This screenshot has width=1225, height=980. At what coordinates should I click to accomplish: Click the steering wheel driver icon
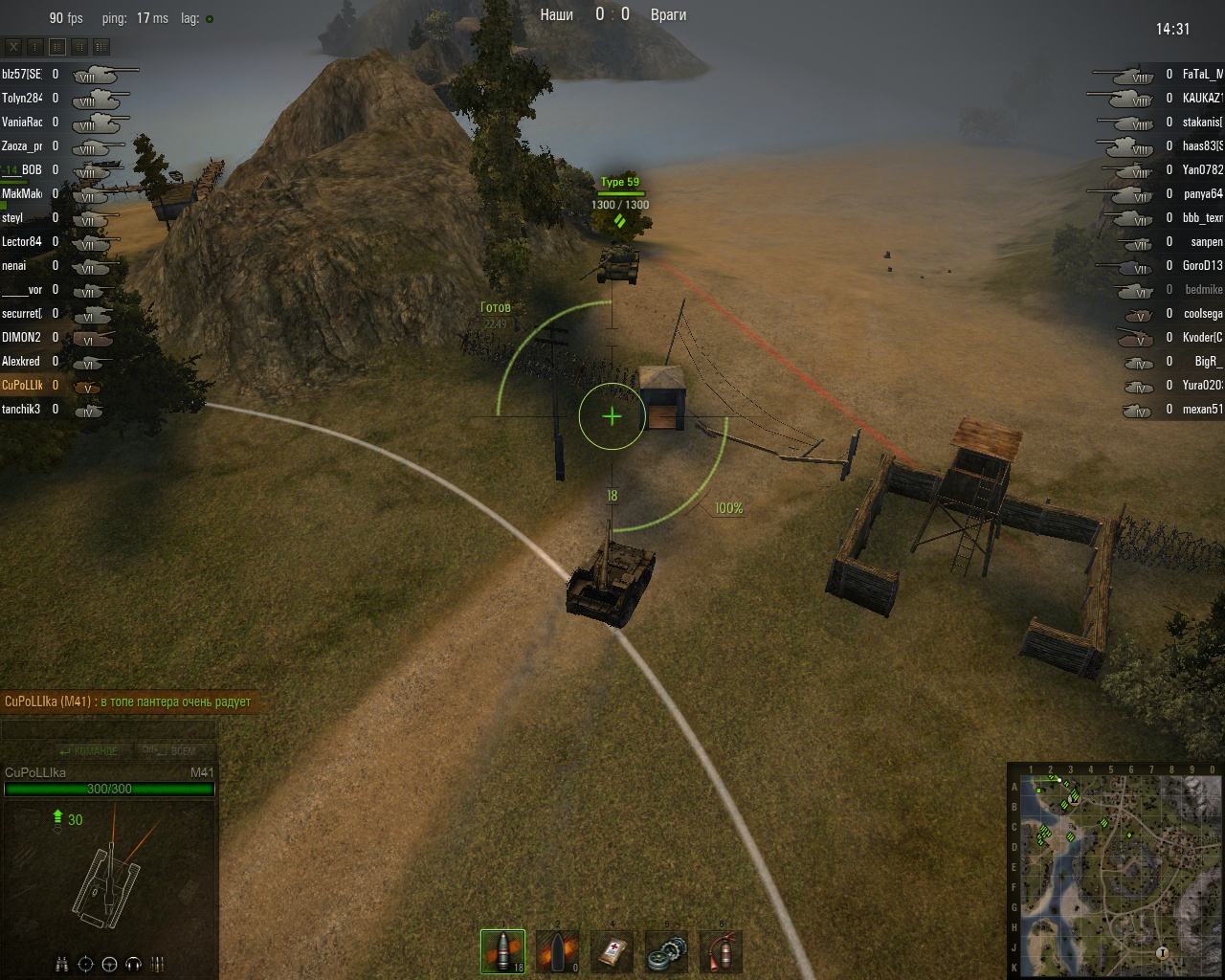pos(109,964)
